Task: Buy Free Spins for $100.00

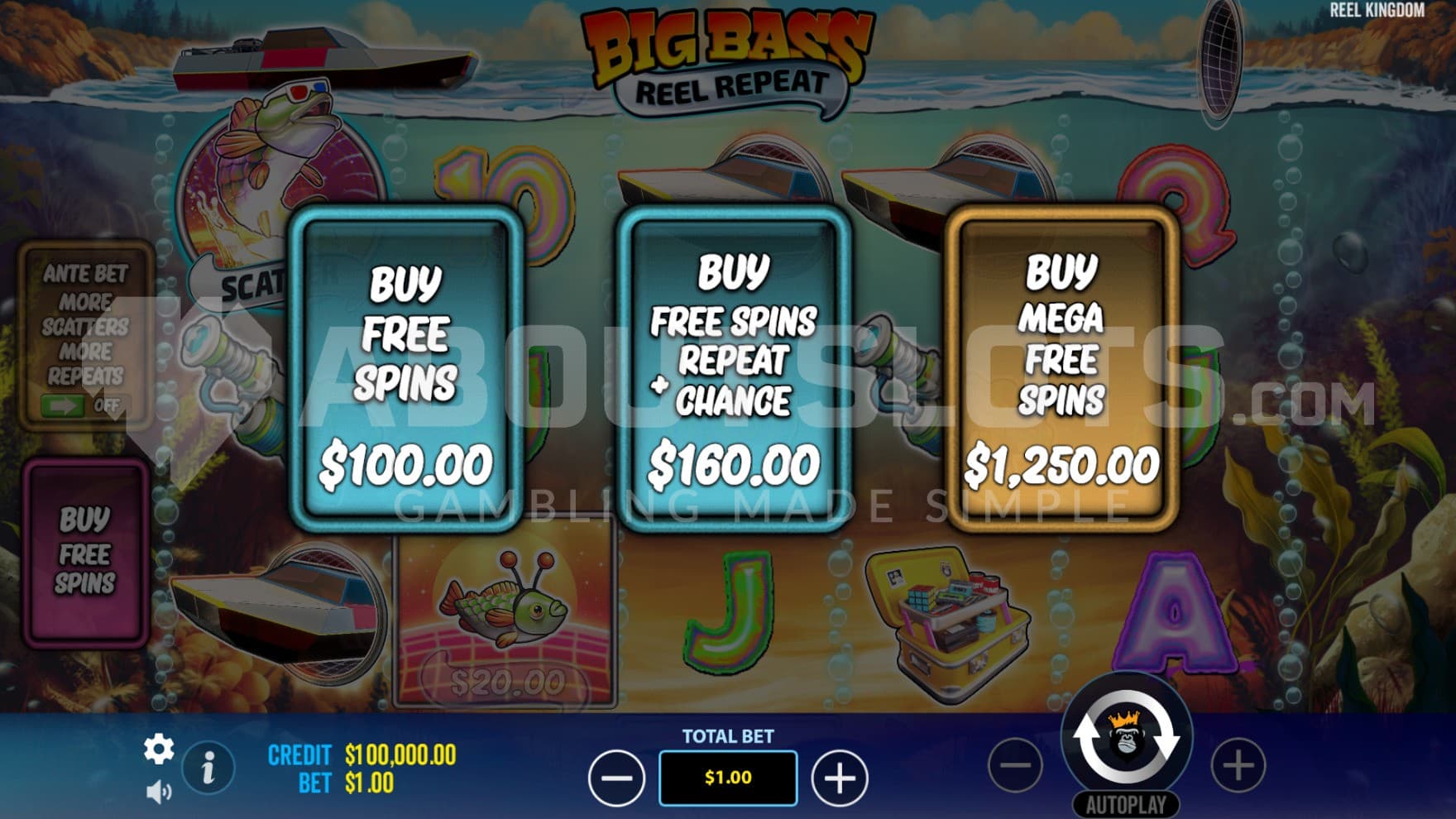Action: click(x=405, y=368)
